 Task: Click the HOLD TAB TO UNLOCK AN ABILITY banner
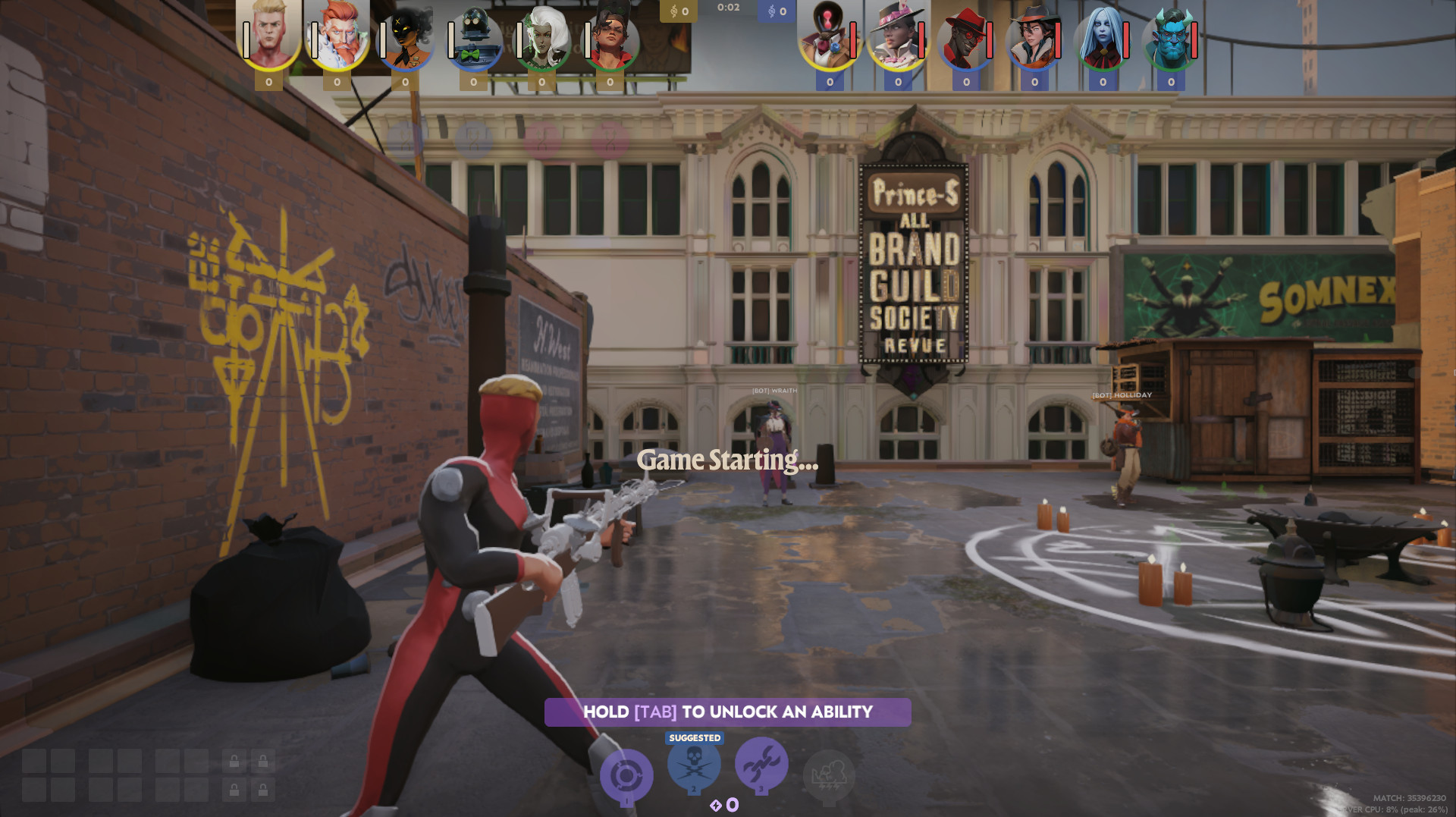pos(726,712)
